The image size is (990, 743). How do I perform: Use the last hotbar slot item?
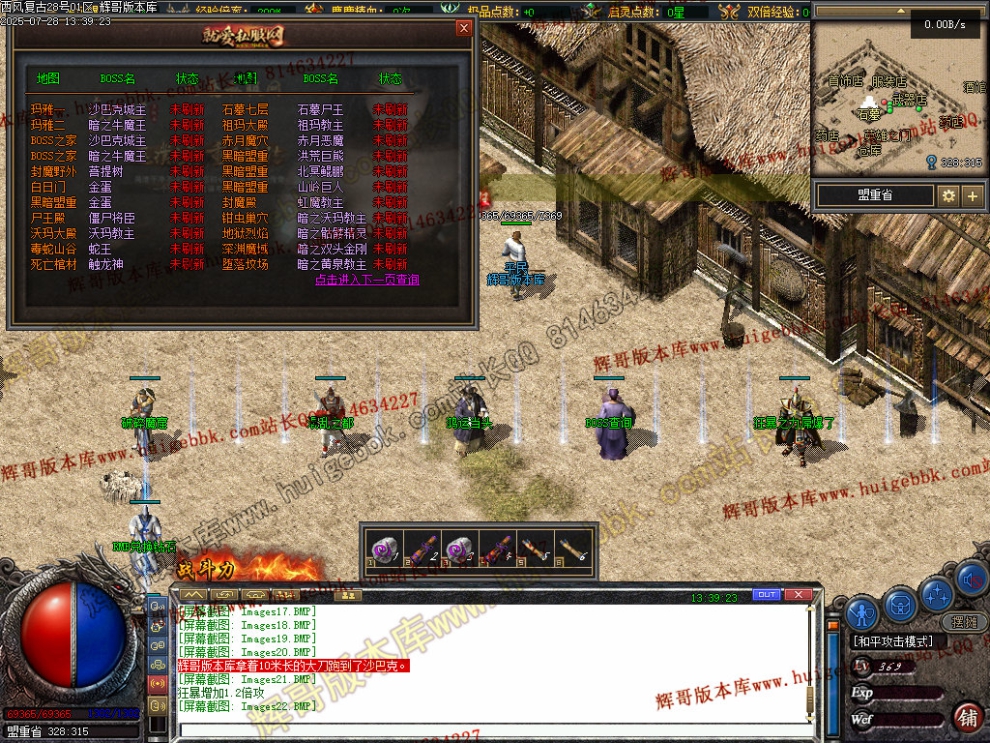point(574,550)
